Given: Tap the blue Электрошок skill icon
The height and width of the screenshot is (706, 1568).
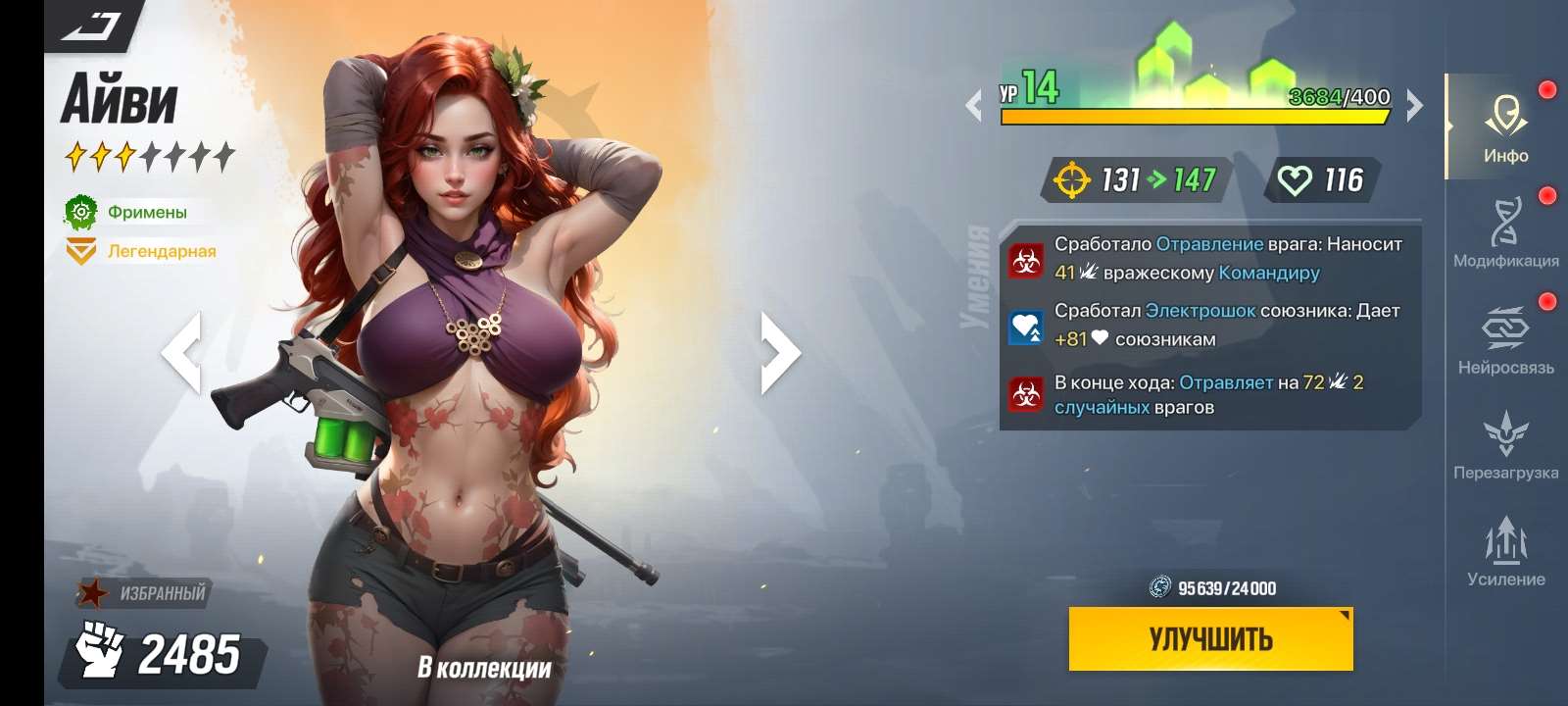Looking at the screenshot, I should point(1025,327).
